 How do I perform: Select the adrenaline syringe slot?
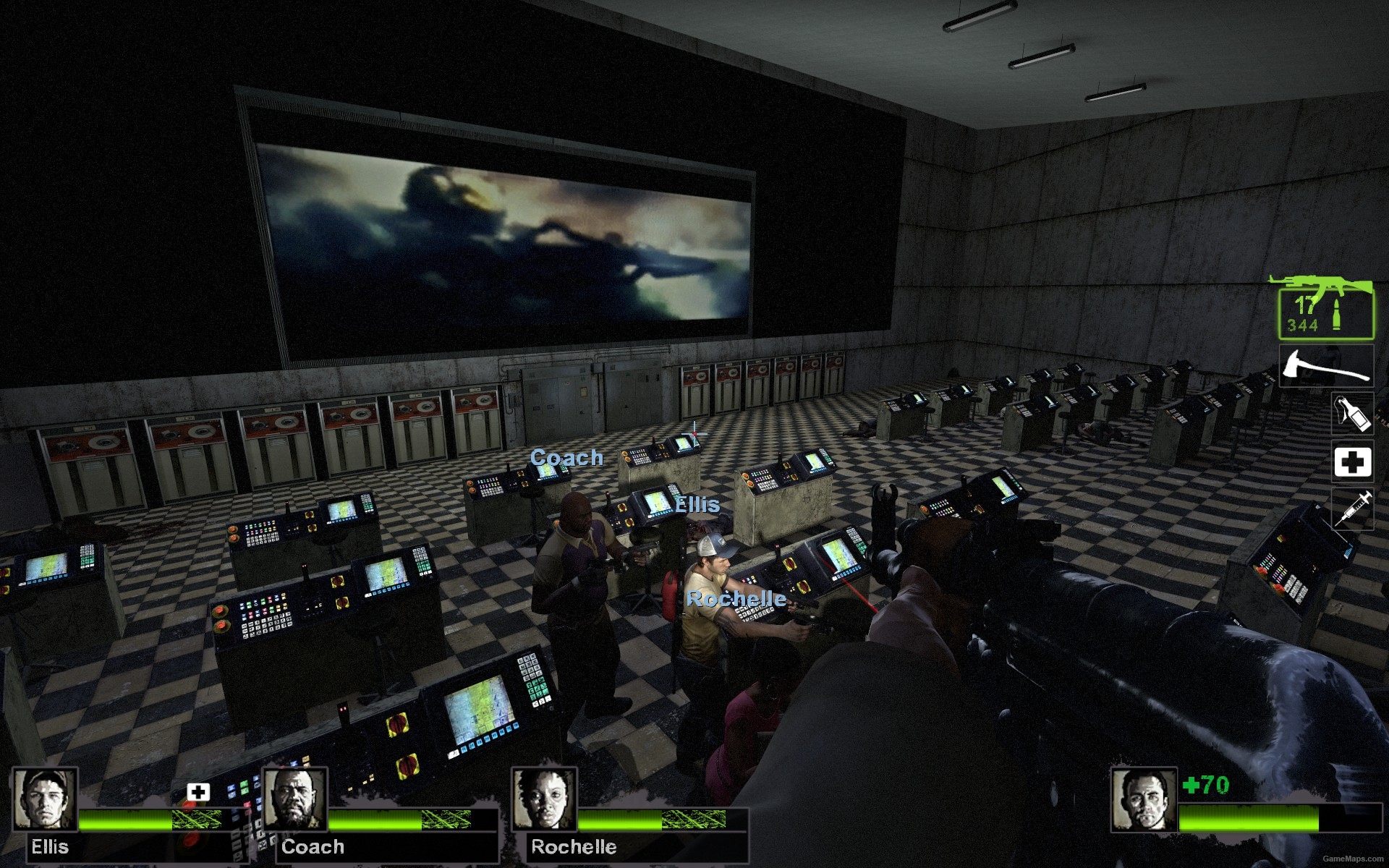click(x=1352, y=509)
